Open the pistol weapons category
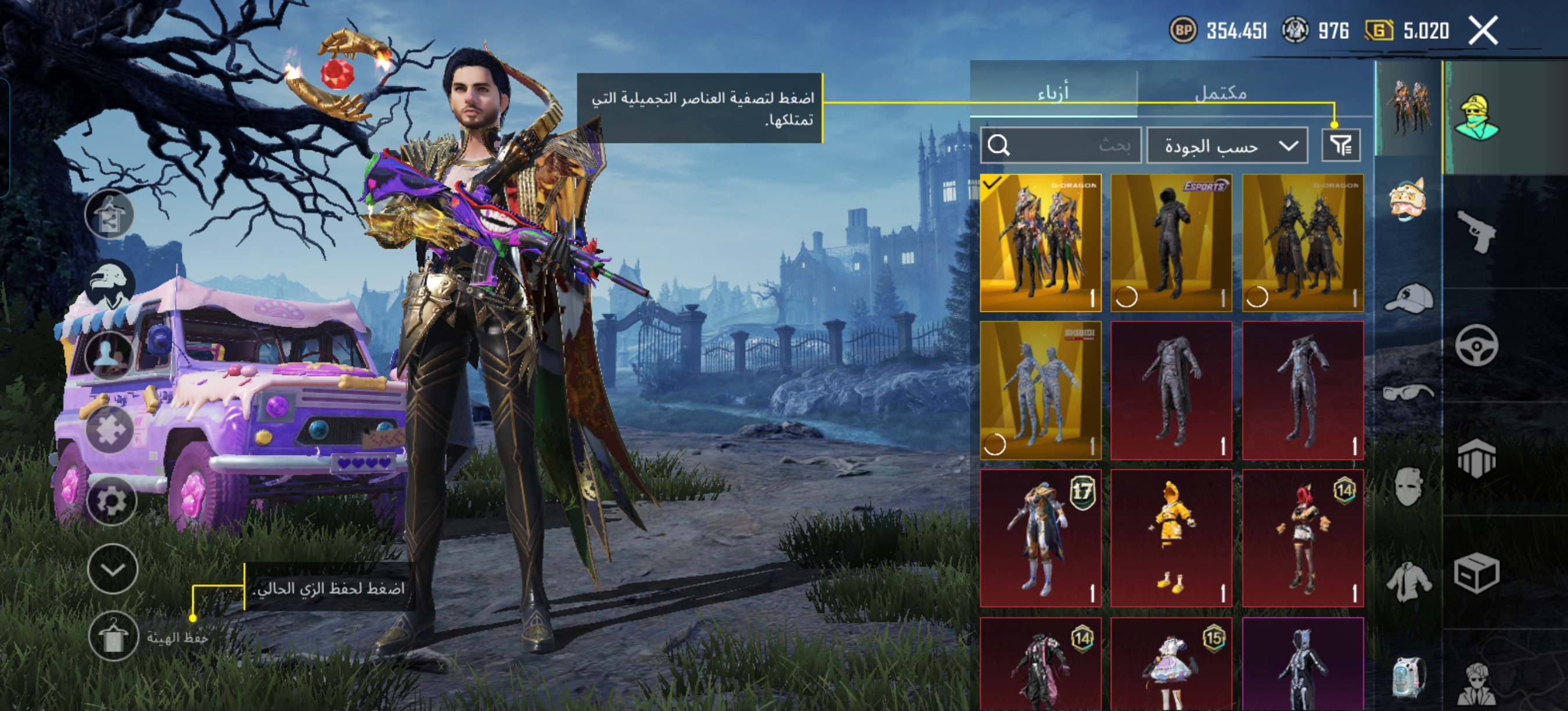 click(x=1476, y=231)
